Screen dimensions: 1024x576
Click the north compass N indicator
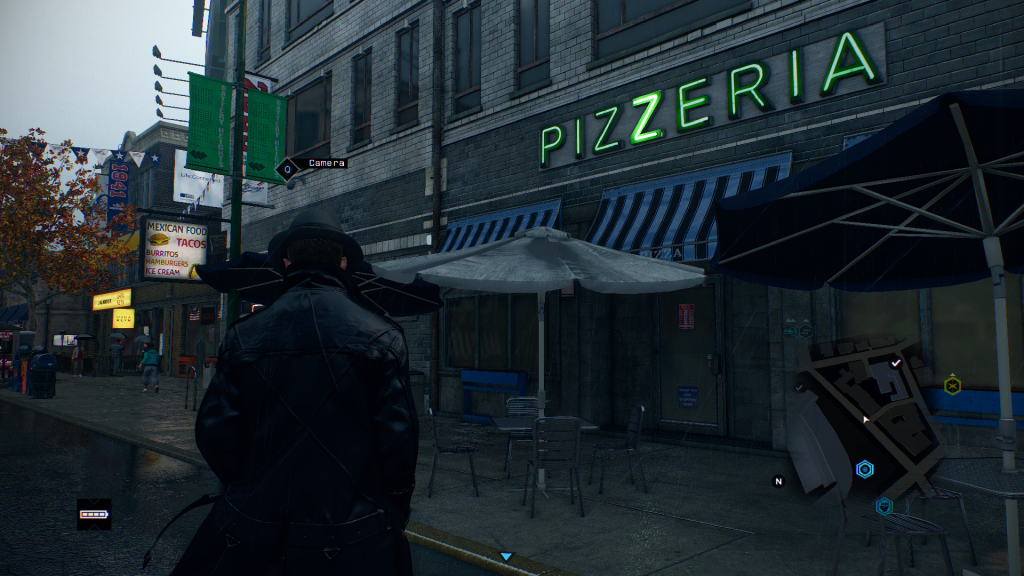pos(778,481)
